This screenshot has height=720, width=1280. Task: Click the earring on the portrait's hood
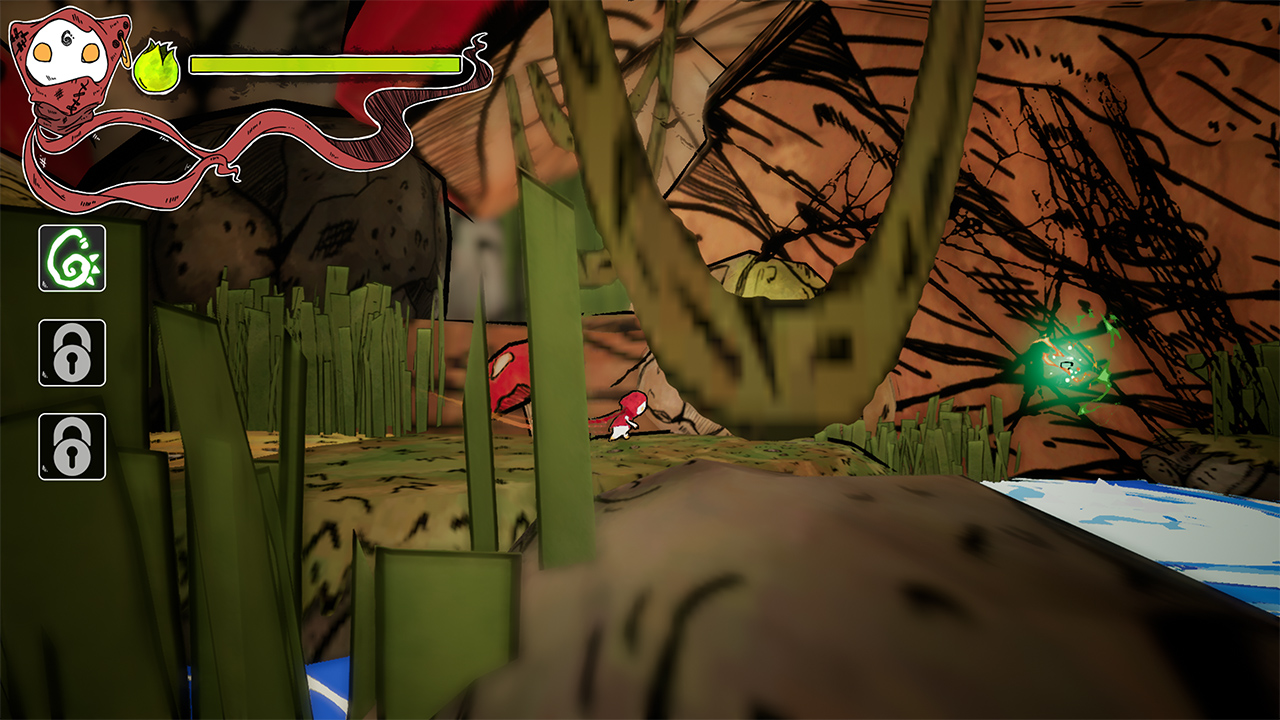(123, 48)
